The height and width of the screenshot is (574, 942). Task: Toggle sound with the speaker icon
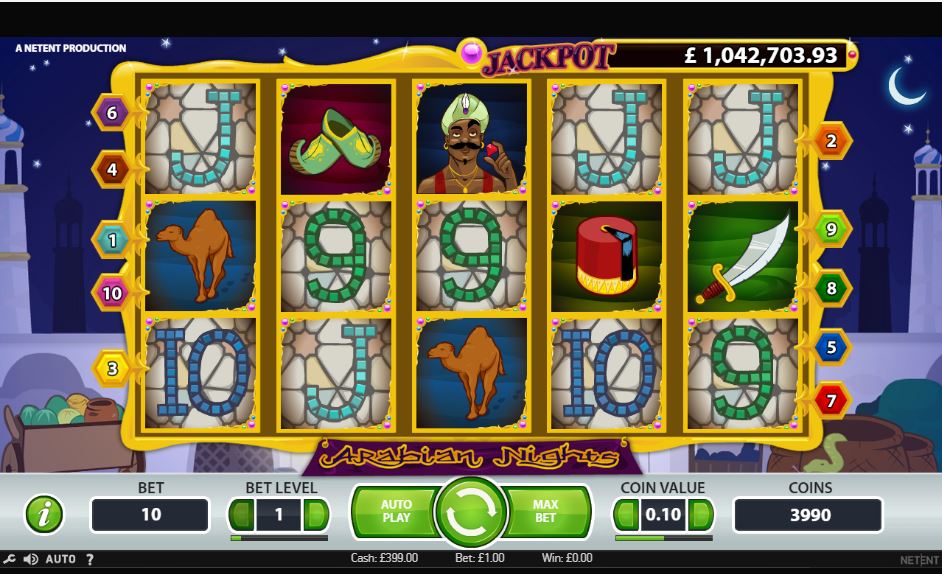coord(31,559)
